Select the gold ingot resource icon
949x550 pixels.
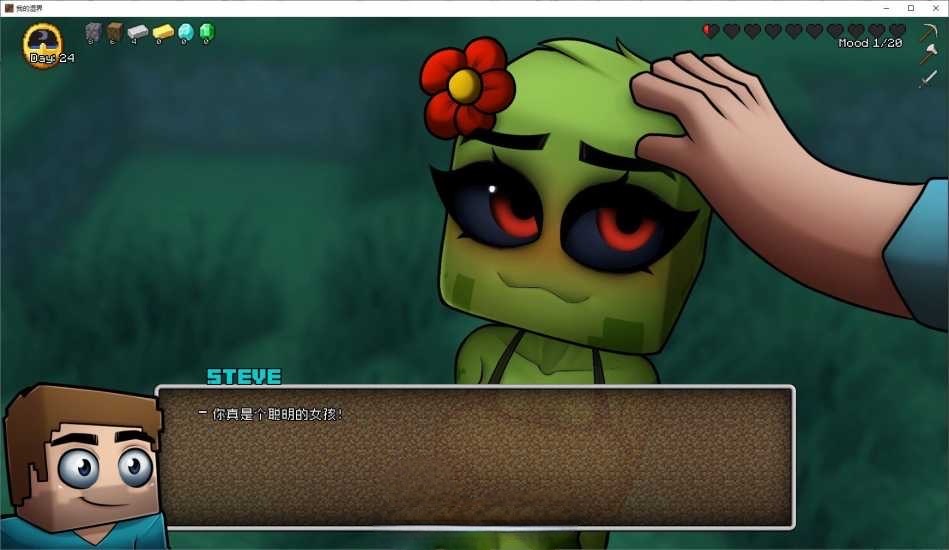(x=162, y=32)
